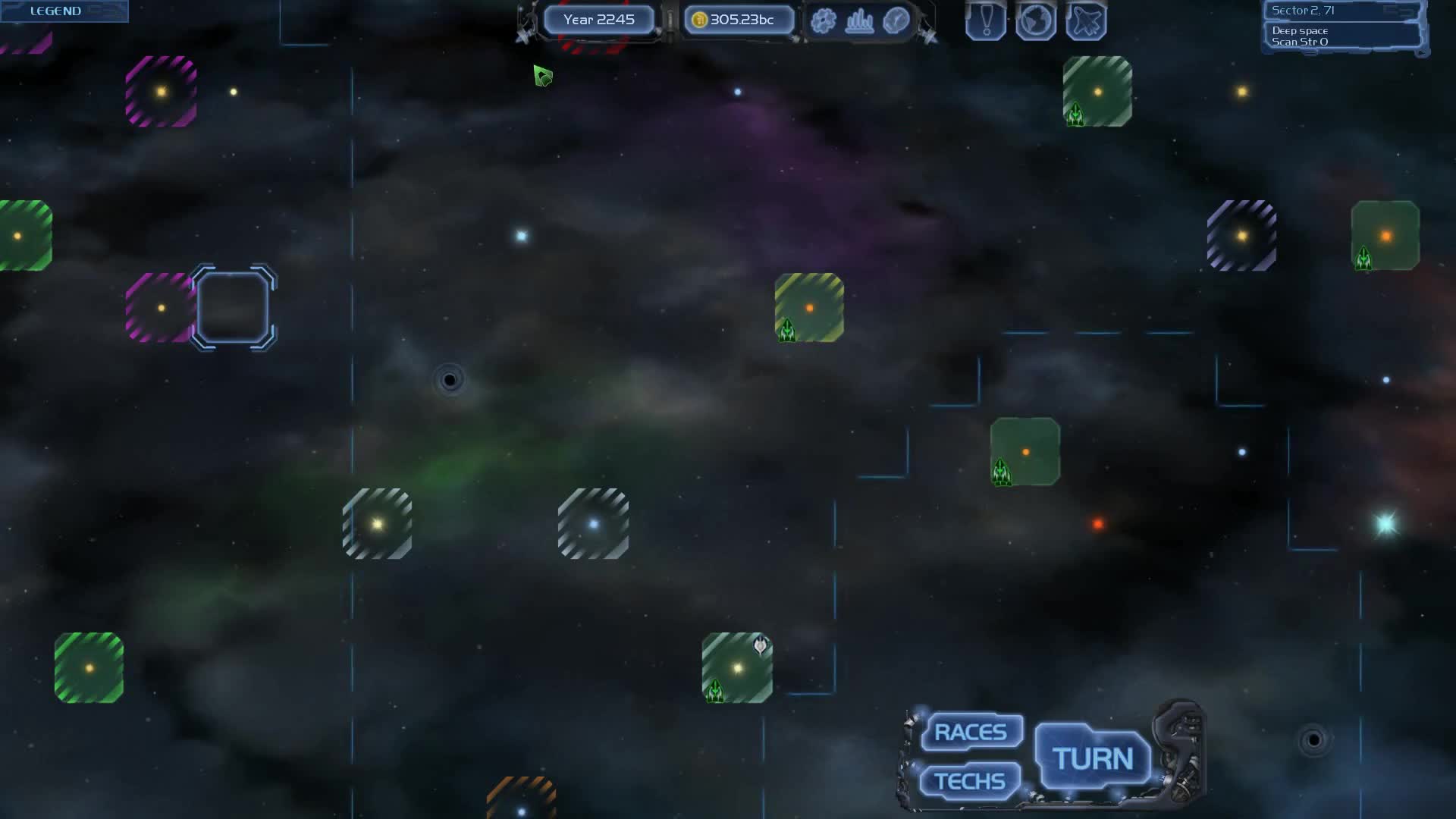The width and height of the screenshot is (1456, 819).
Task: Toggle selection of the highlighted empty grid square
Action: pos(235,306)
